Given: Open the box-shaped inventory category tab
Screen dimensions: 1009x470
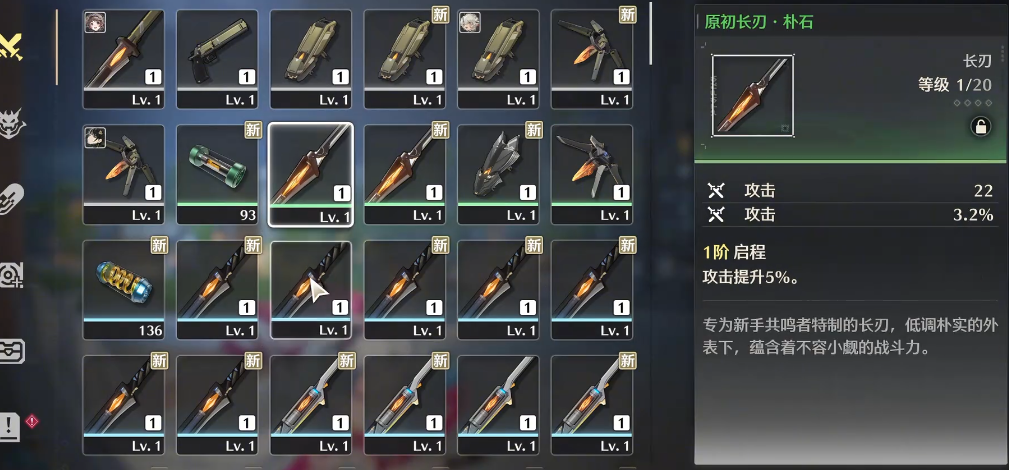Looking at the screenshot, I should click(13, 351).
